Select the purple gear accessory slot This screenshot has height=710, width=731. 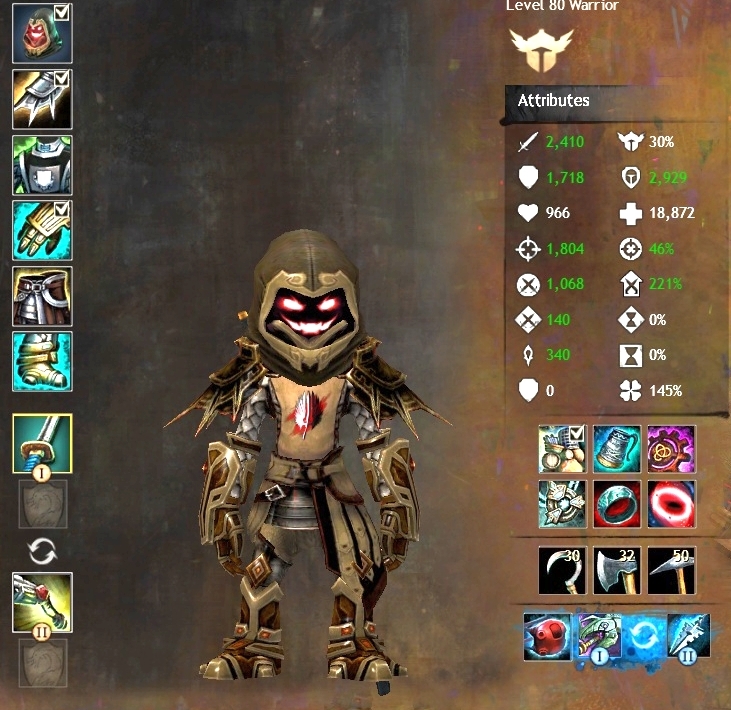[671, 449]
